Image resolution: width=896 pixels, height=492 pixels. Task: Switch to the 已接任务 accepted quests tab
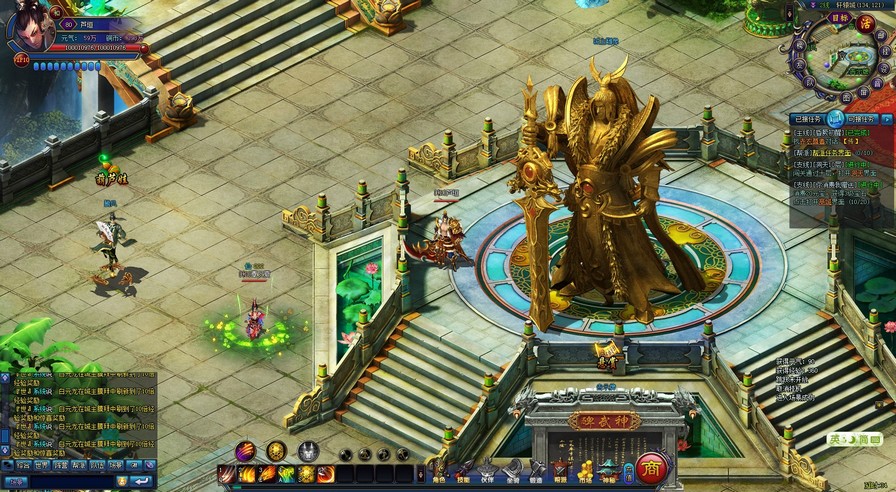809,119
